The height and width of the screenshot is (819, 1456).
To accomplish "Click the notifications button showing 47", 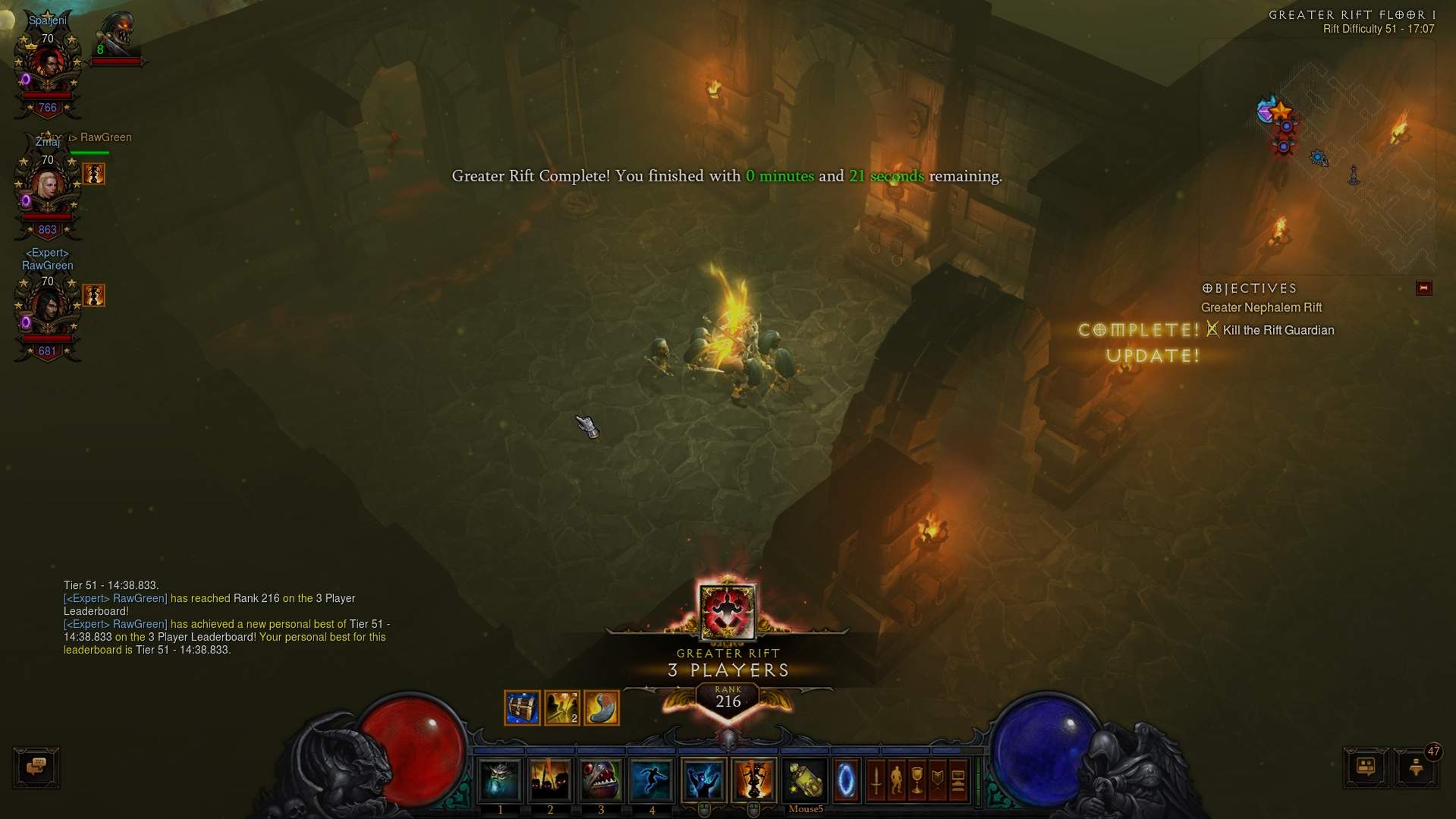I will tap(1417, 767).
